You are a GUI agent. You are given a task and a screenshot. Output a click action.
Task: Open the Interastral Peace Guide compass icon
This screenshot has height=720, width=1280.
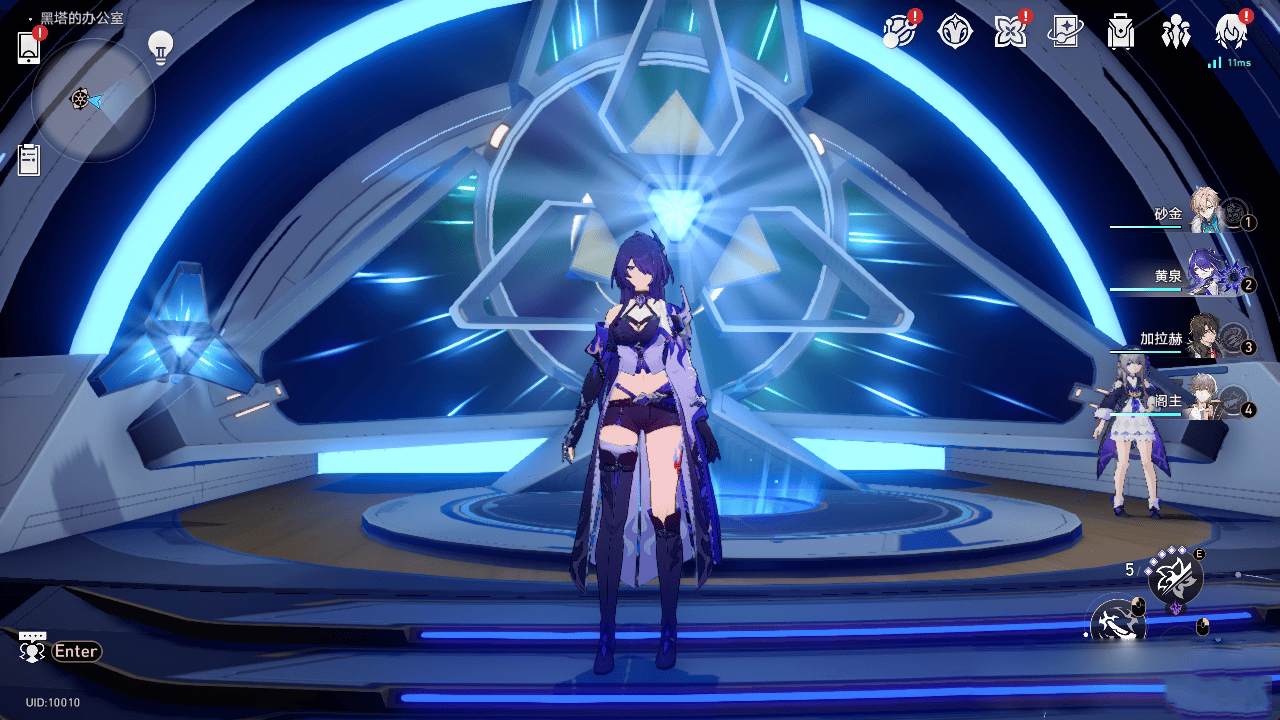[955, 31]
